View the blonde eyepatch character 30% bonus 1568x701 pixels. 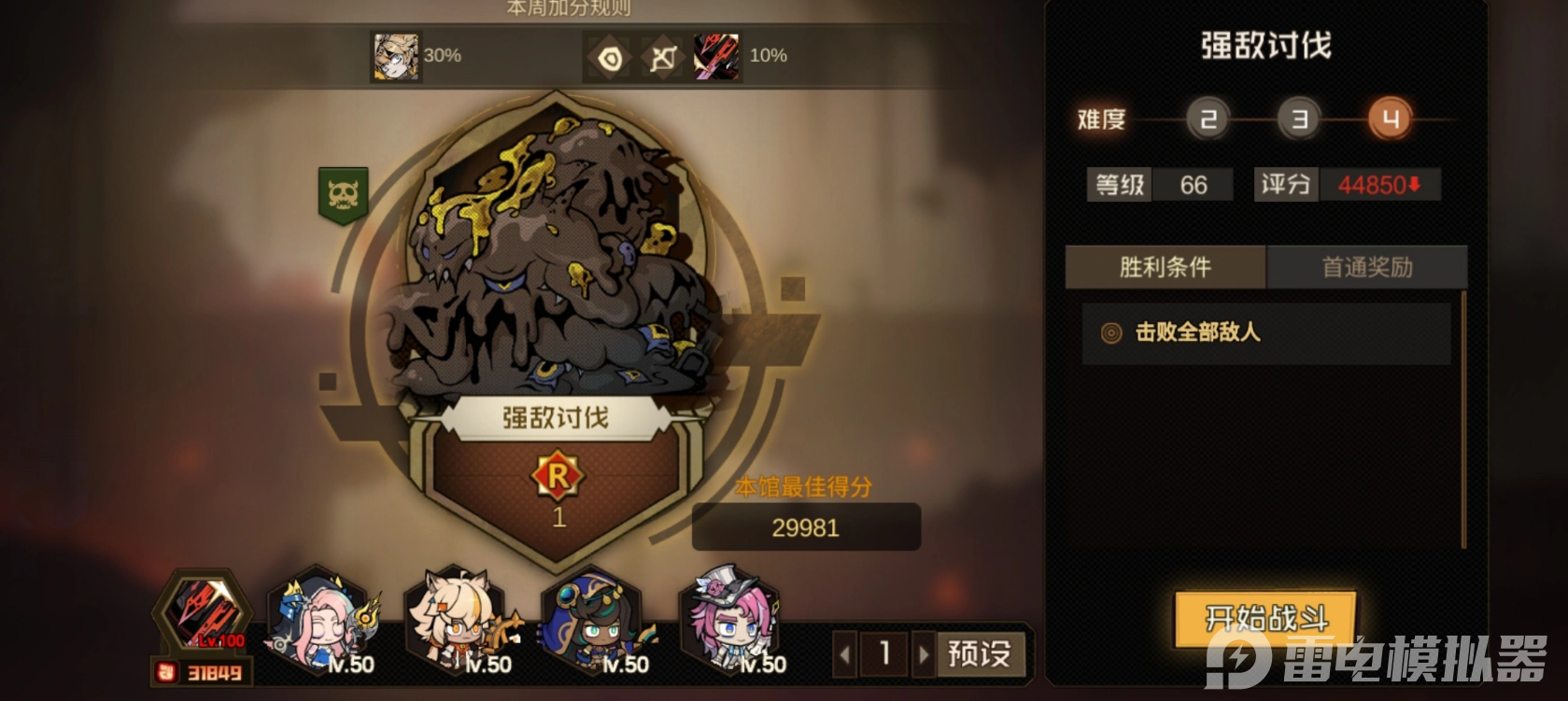point(396,56)
